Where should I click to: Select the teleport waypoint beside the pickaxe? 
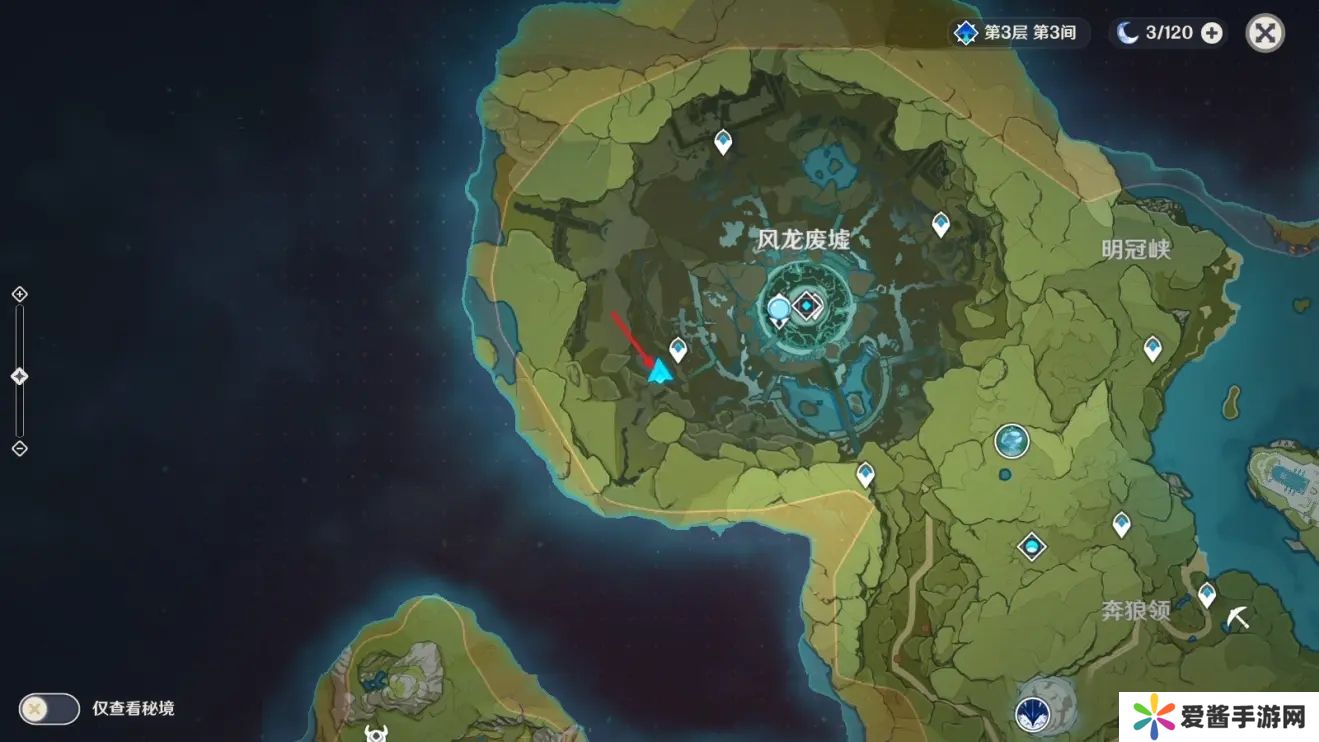point(1207,594)
